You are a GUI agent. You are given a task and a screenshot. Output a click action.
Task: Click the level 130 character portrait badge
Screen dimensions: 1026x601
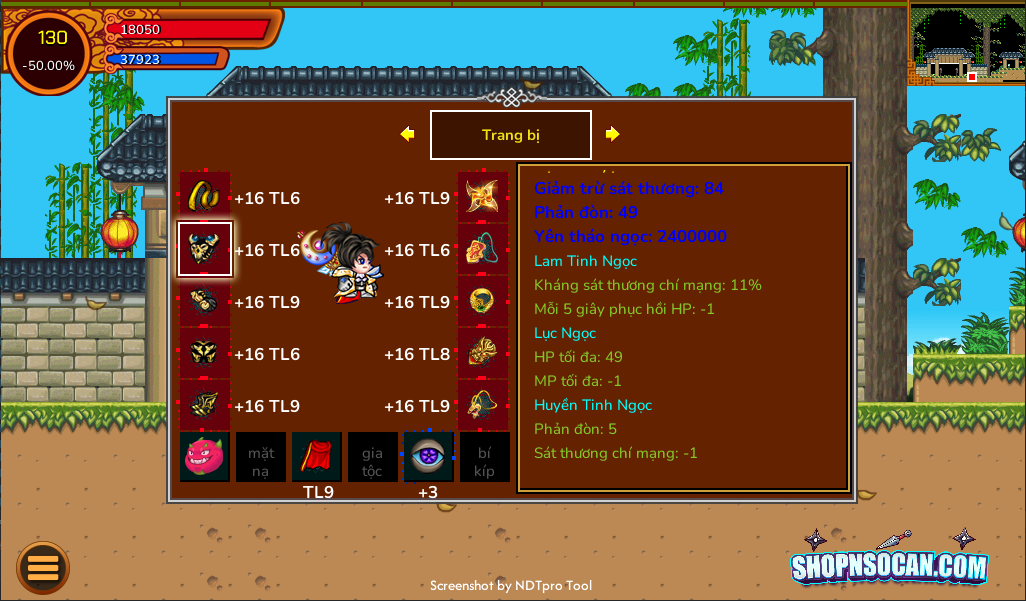50,52
